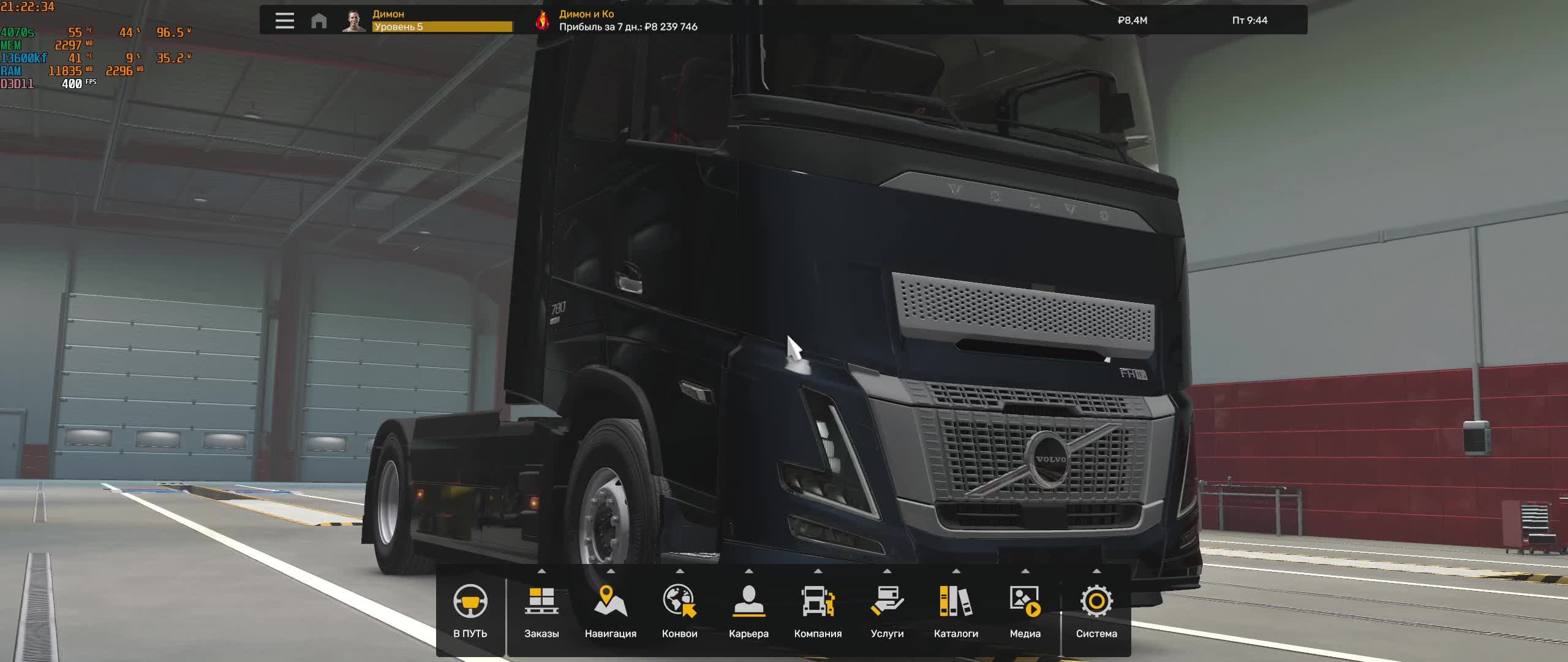This screenshot has height=662, width=1568.
Task: Open the hamburger menu top left
Action: click(284, 20)
